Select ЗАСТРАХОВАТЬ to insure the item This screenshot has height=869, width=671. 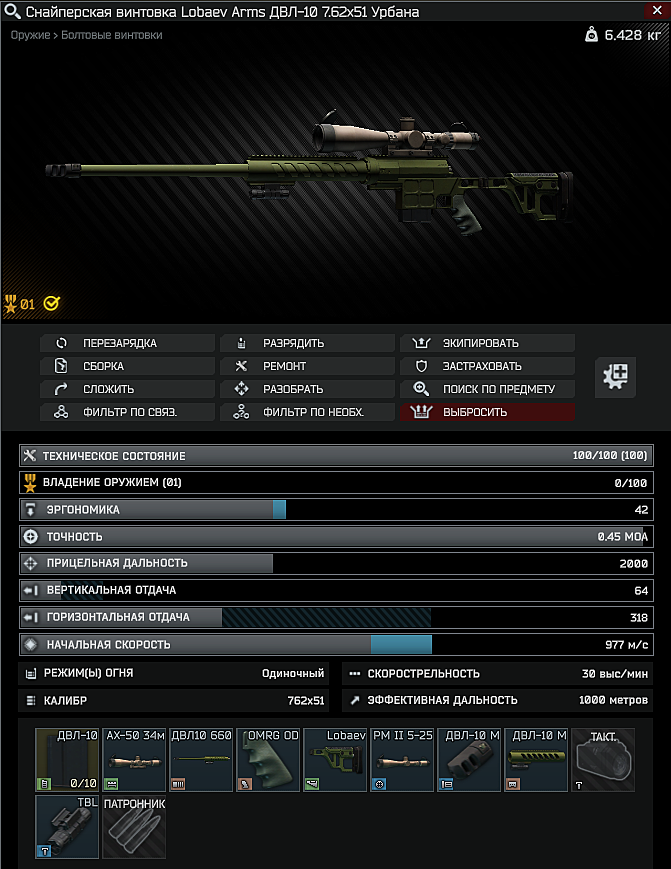tap(487, 366)
